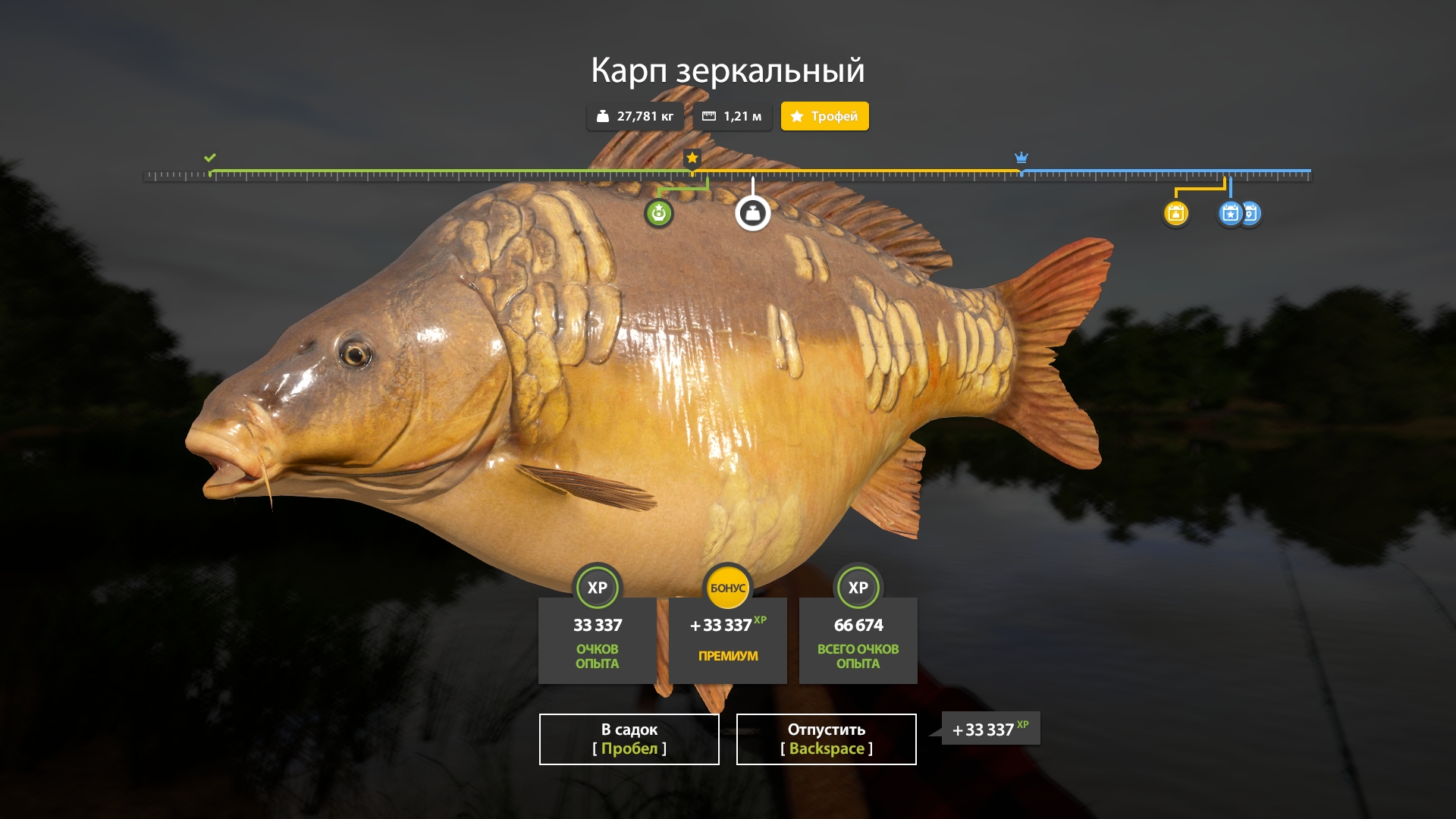Viewport: 1456px width, 819px height.
Task: Keep the fish with В садок button
Action: 629,739
